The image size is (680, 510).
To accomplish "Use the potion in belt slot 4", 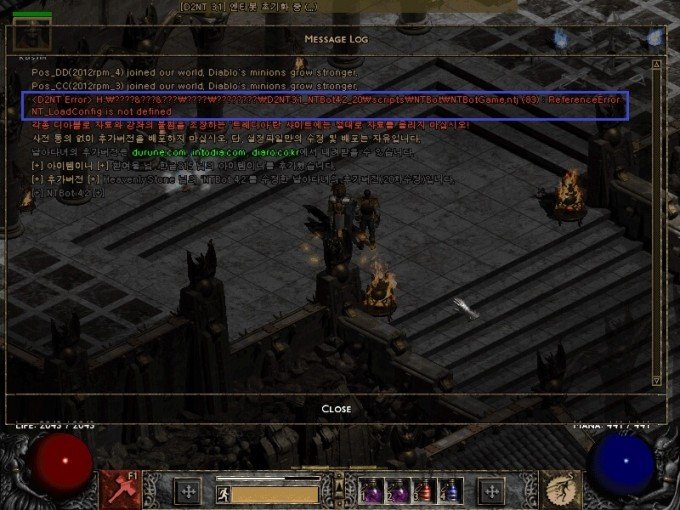I will (452, 490).
